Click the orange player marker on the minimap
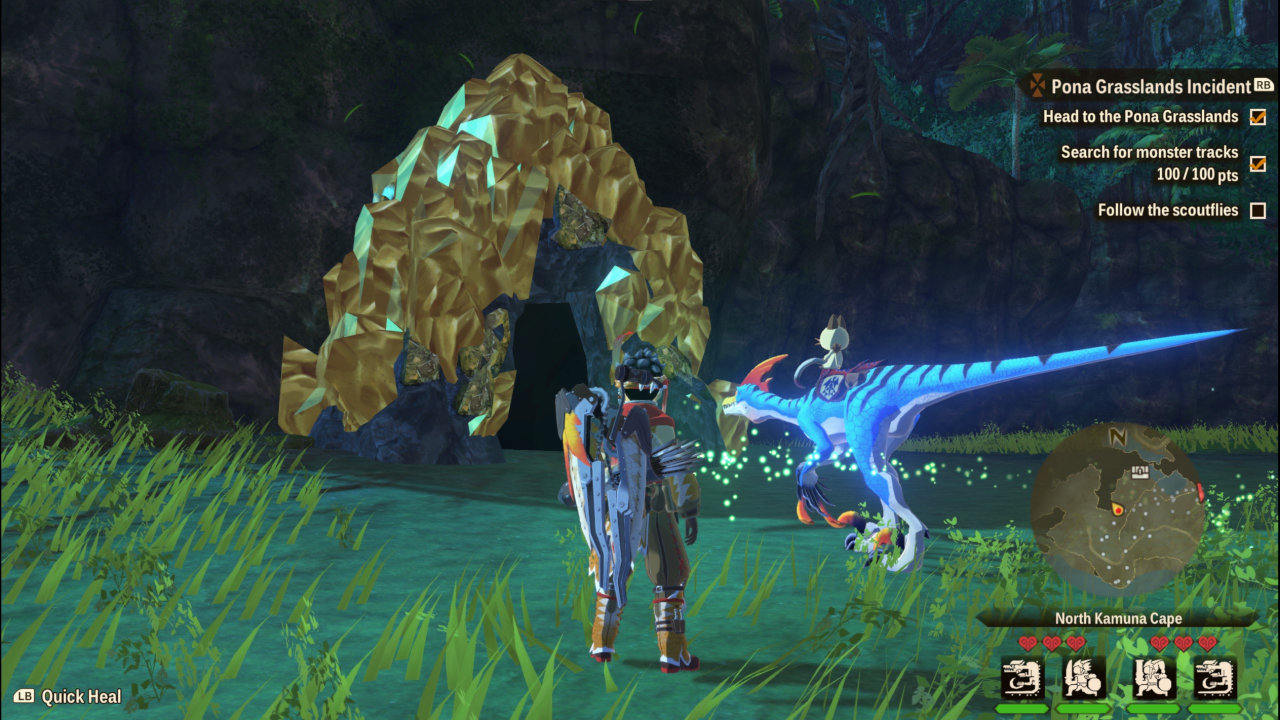This screenshot has height=720, width=1280. pyautogui.click(x=1118, y=509)
